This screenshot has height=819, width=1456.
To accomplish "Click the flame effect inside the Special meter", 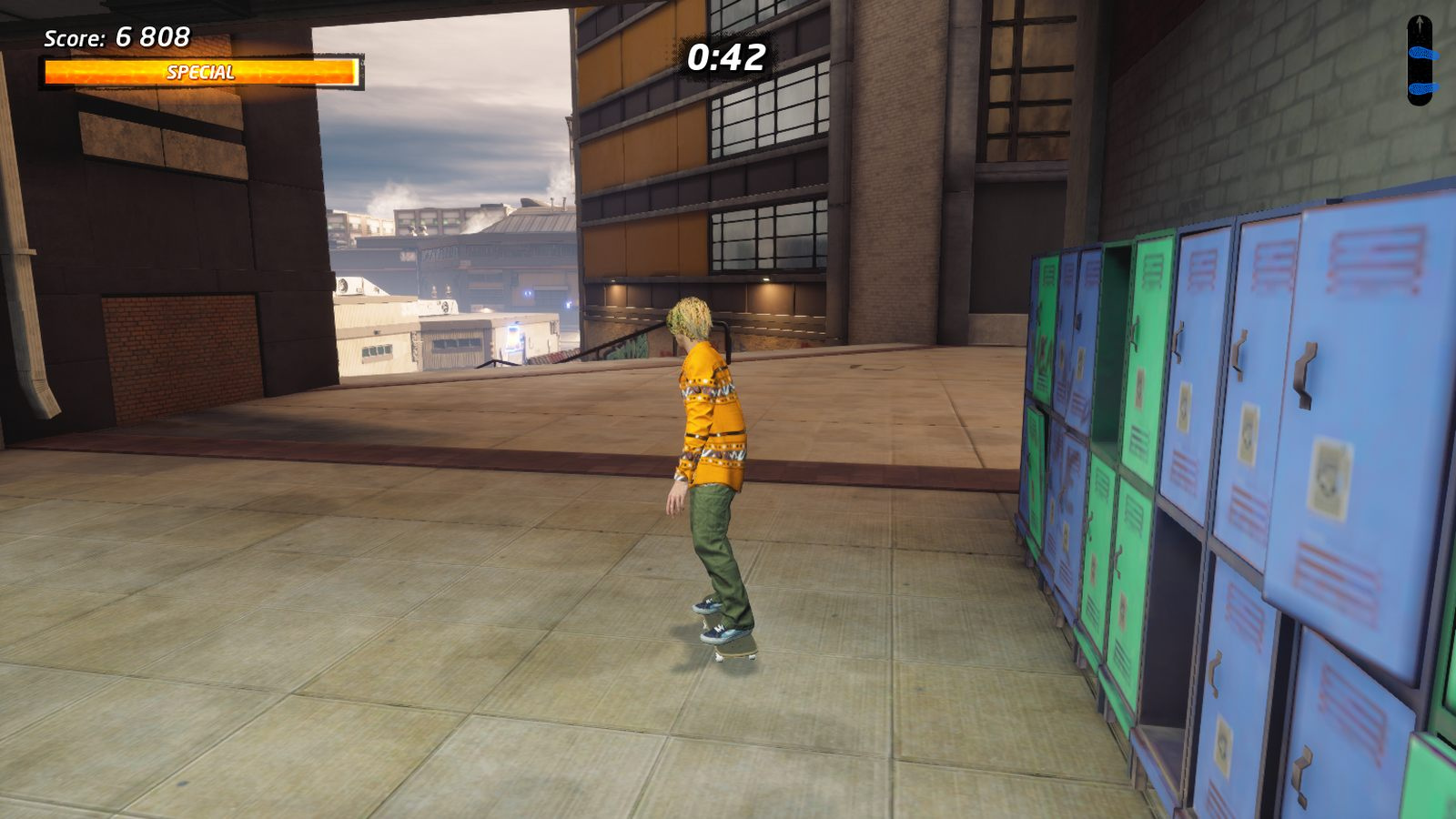I will pyautogui.click(x=109, y=72).
